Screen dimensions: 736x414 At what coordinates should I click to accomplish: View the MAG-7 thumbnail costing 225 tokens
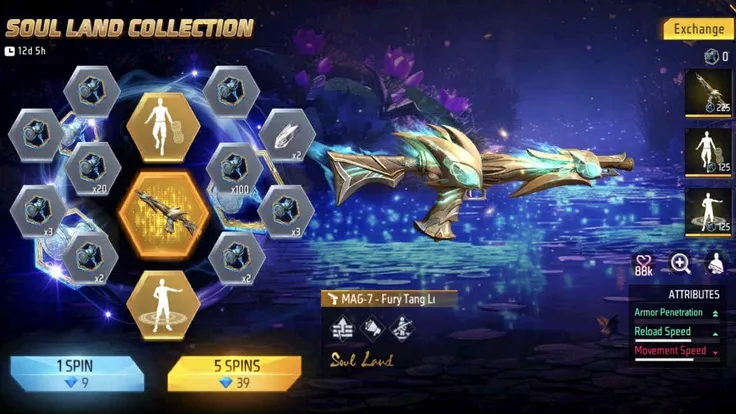click(x=712, y=94)
